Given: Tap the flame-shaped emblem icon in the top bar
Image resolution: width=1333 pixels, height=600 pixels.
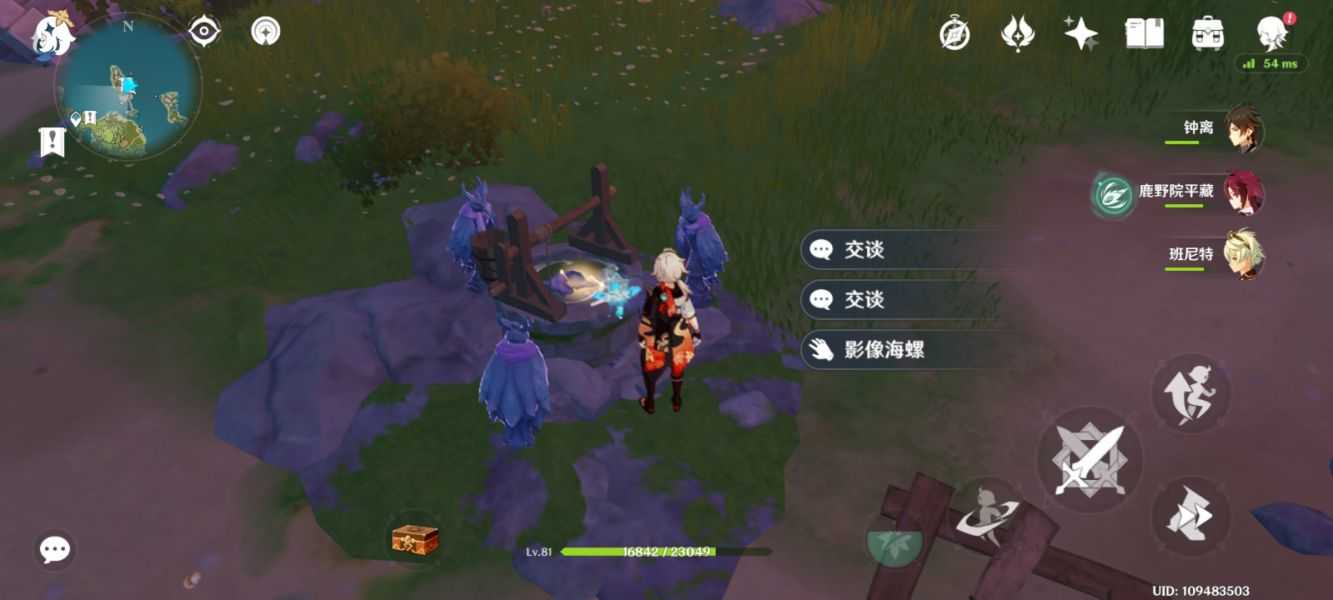Looking at the screenshot, I should (1017, 34).
